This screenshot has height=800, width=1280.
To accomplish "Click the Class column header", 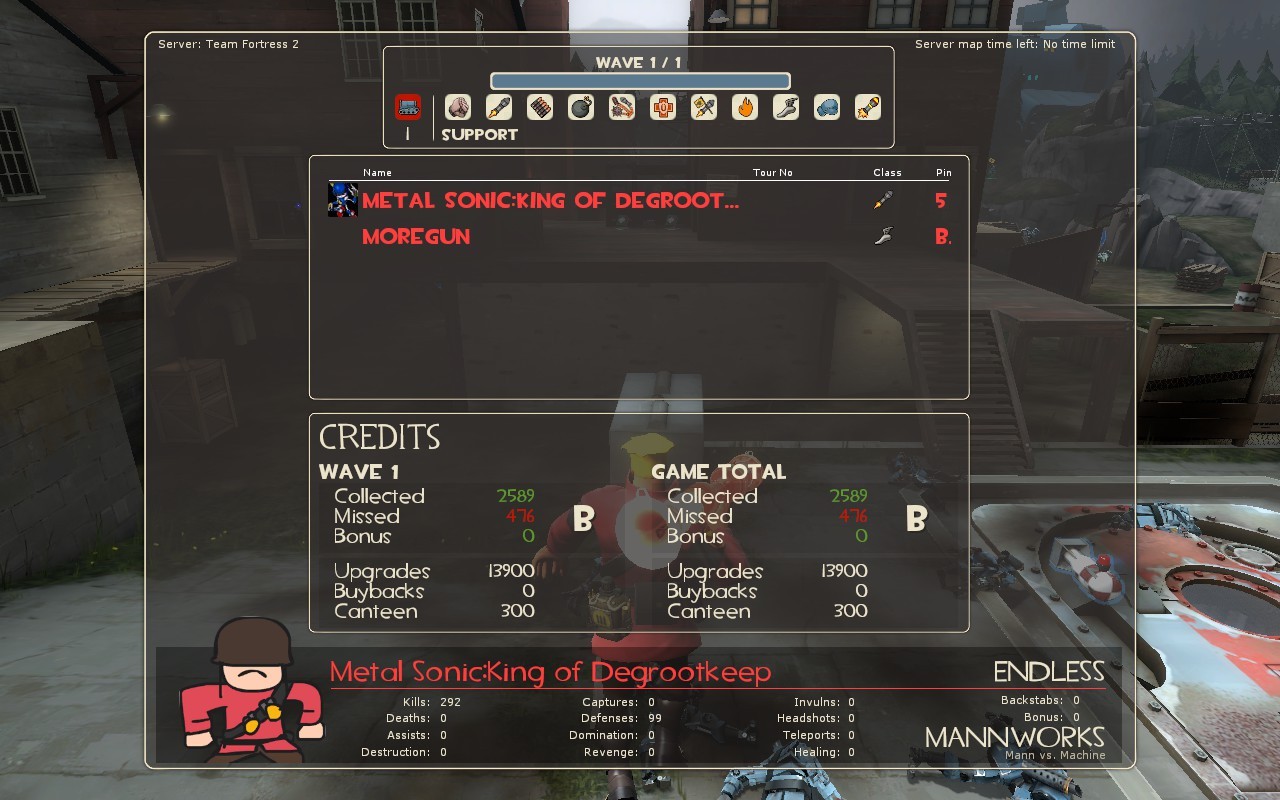I will tap(887, 172).
